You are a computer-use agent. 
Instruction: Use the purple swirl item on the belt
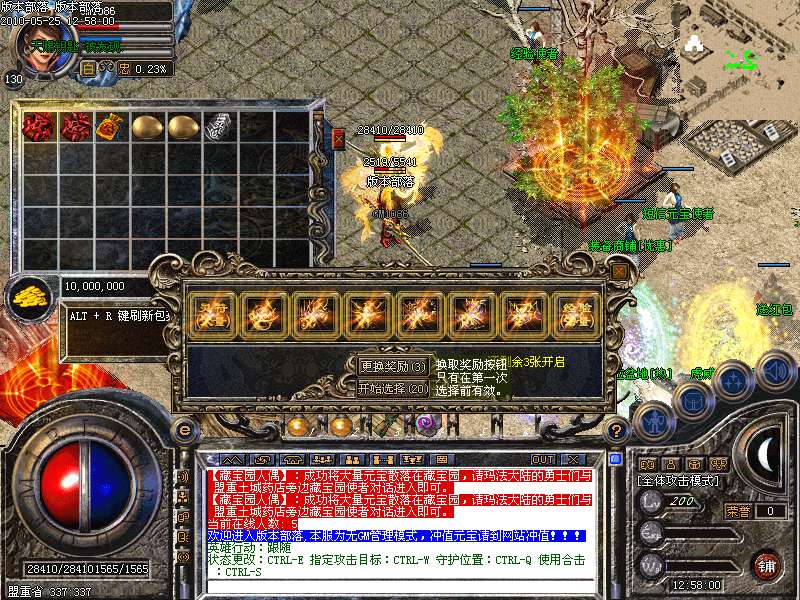pos(426,424)
